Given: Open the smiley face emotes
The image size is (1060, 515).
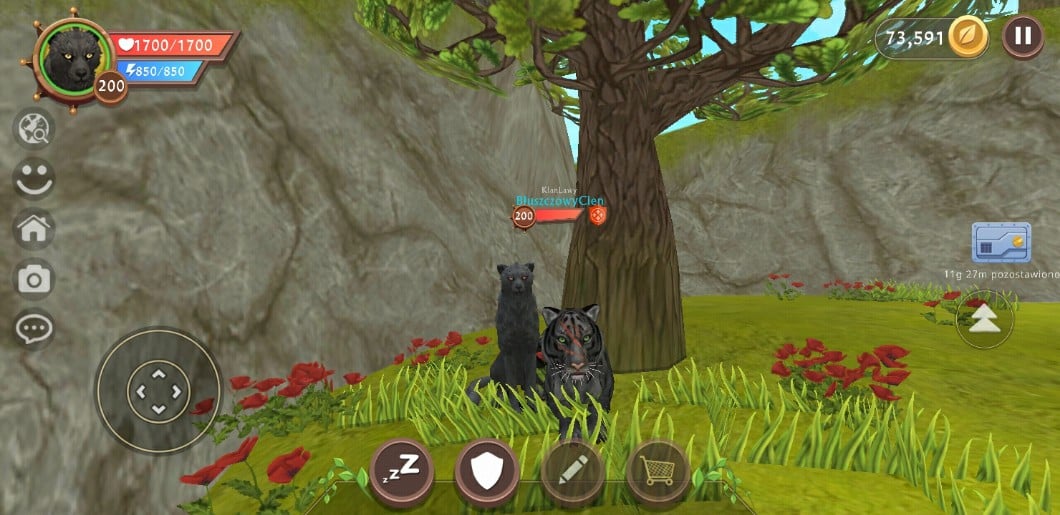Looking at the screenshot, I should point(34,178).
